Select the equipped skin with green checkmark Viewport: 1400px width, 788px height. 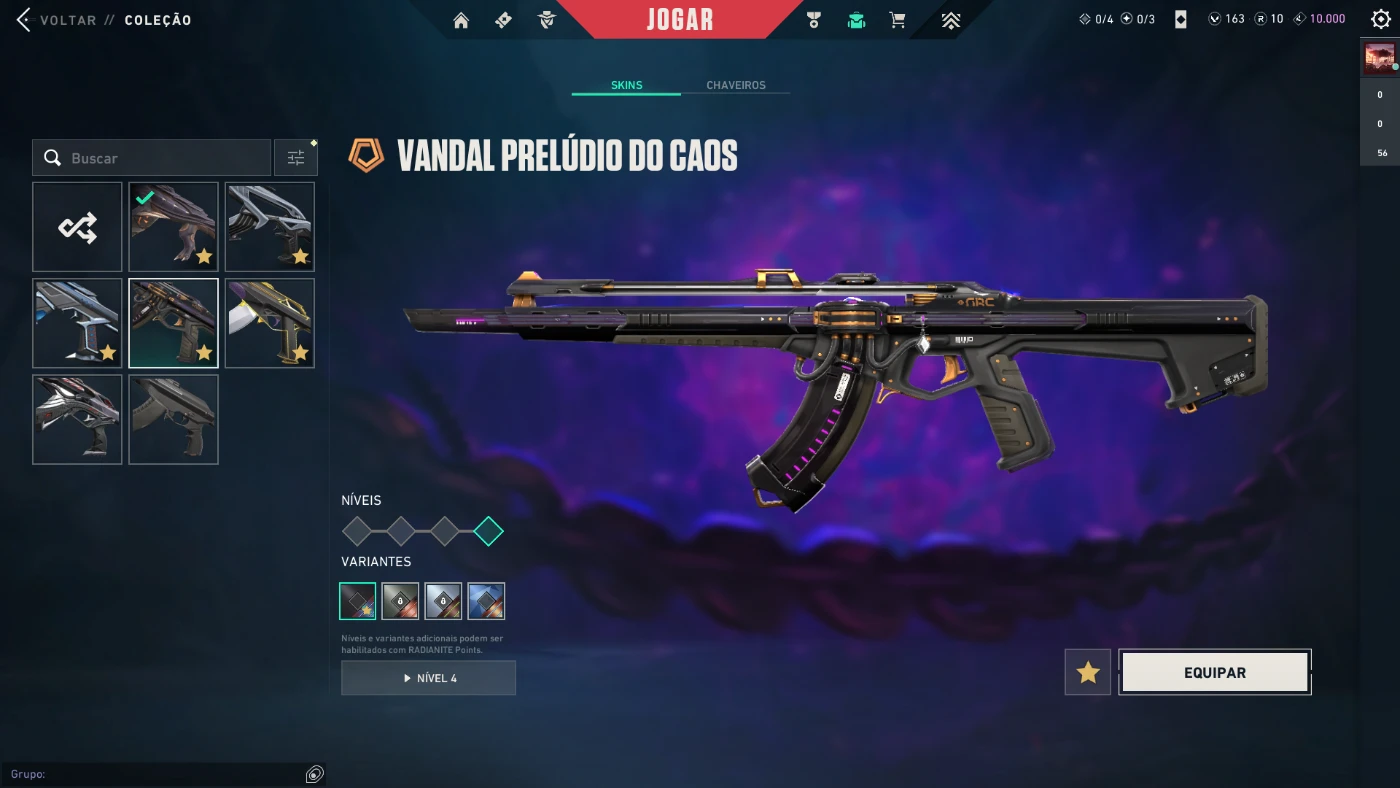pyautogui.click(x=173, y=227)
